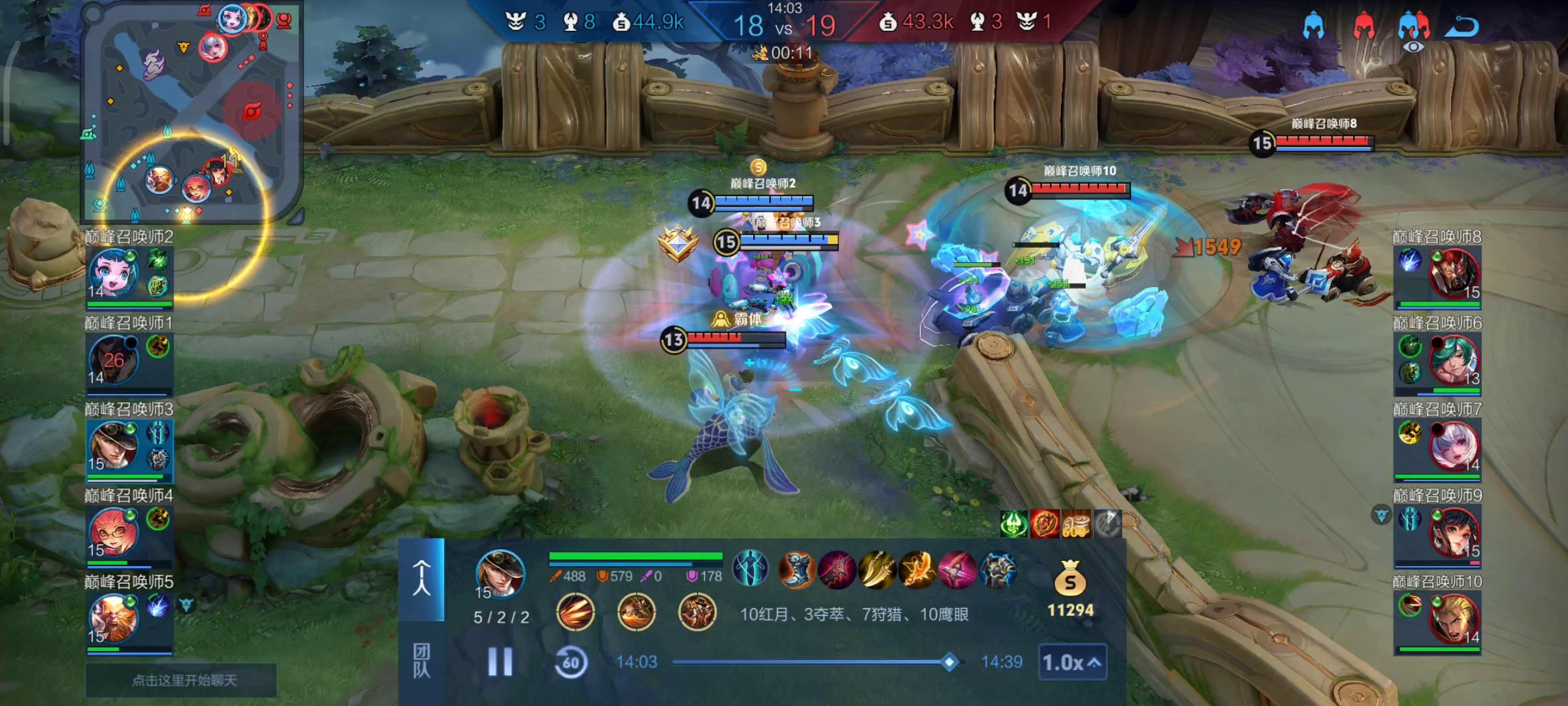1568x706 pixels.
Task: Select the red team helmet view
Action: pyautogui.click(x=1364, y=26)
